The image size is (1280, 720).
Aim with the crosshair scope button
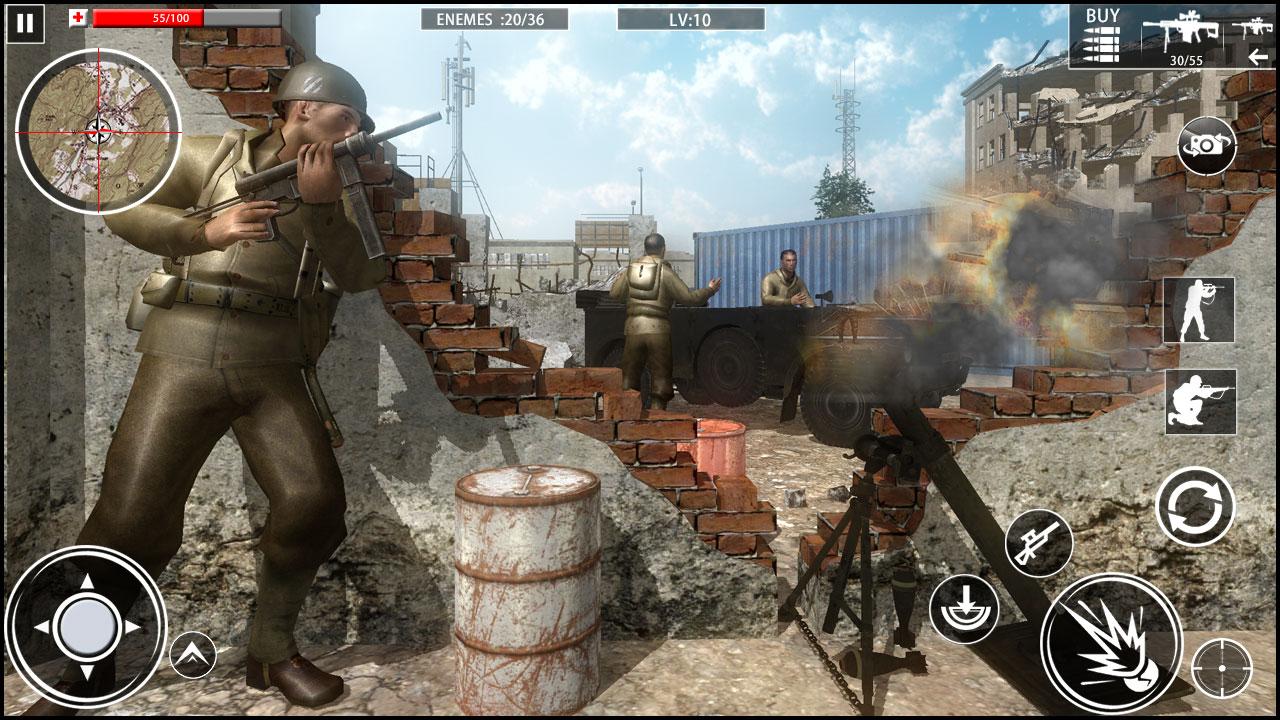pos(1221,667)
